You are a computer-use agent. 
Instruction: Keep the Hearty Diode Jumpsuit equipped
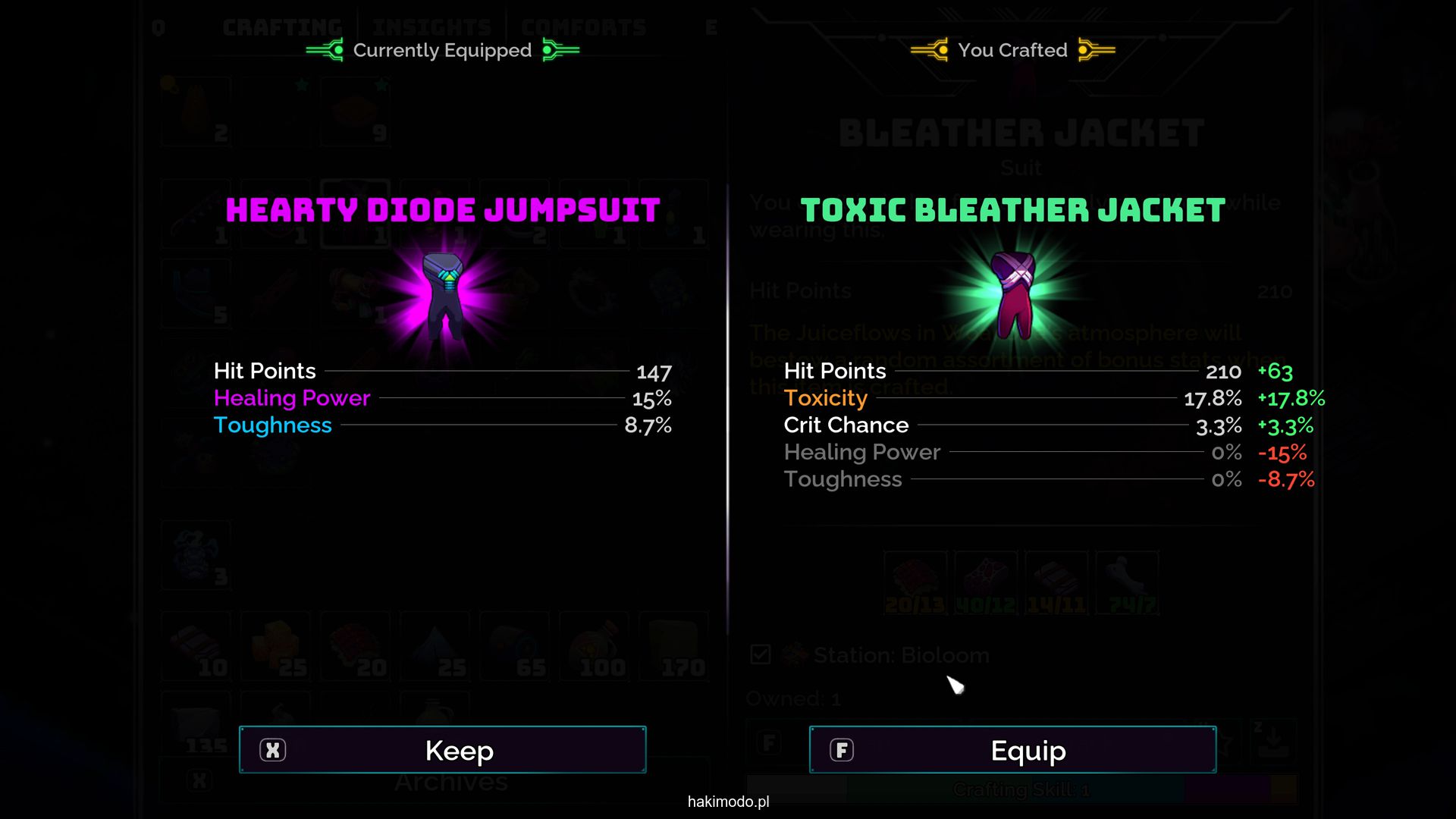point(443,750)
